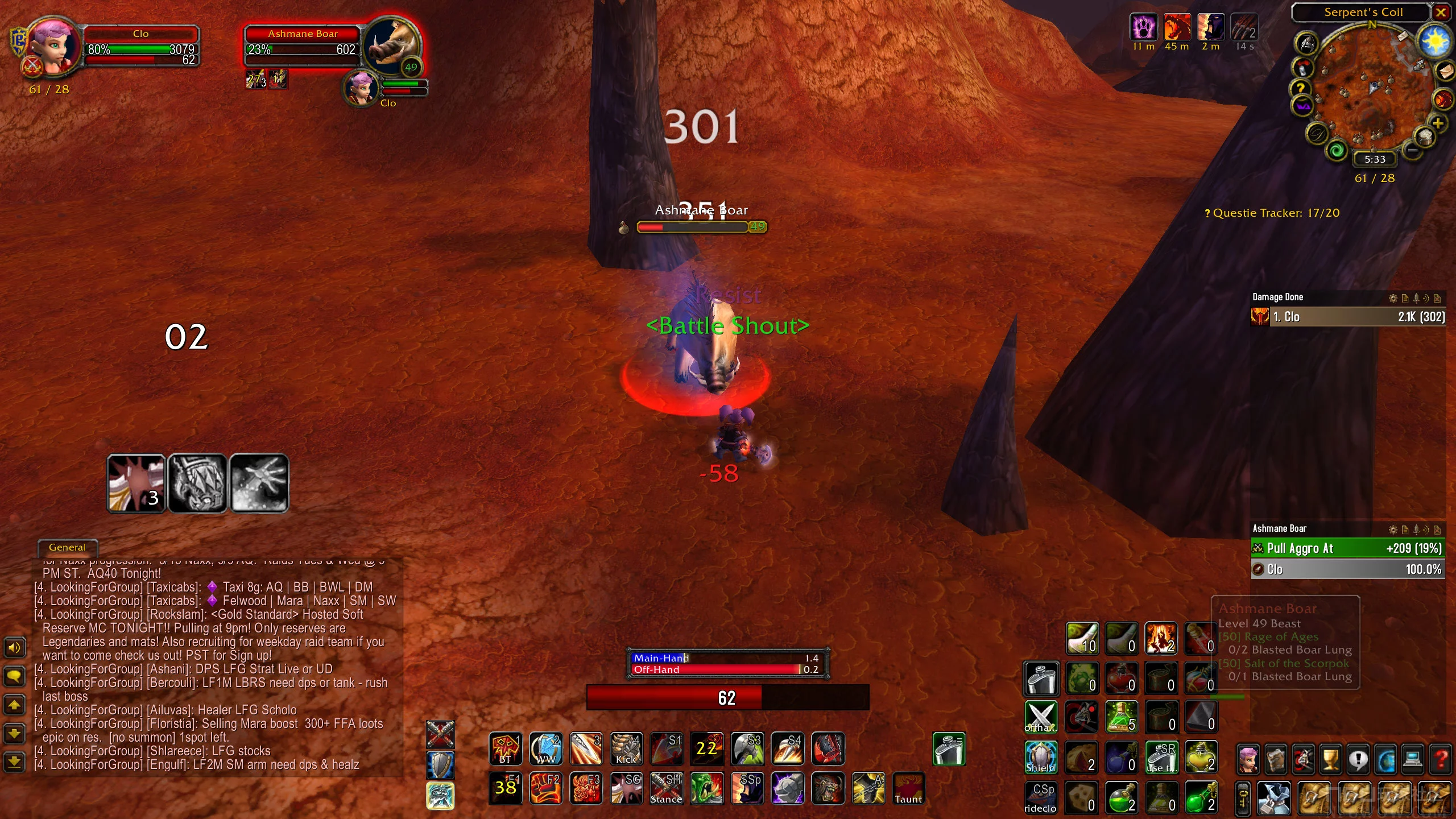Click the minimap clock showing 5:33
Image resolution: width=1456 pixels, height=819 pixels.
(1375, 159)
